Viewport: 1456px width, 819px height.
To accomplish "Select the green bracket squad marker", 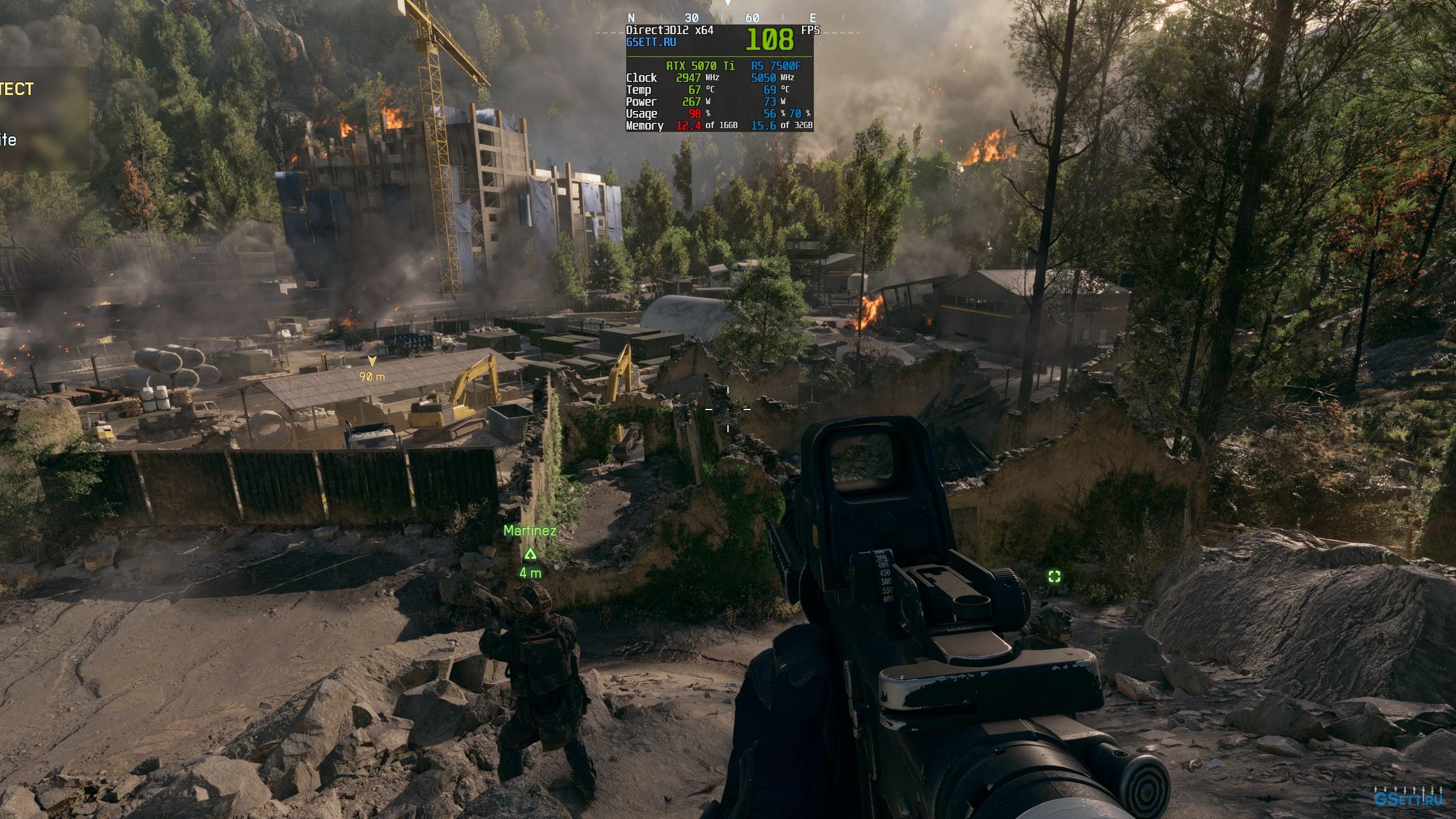I will coord(1054,577).
